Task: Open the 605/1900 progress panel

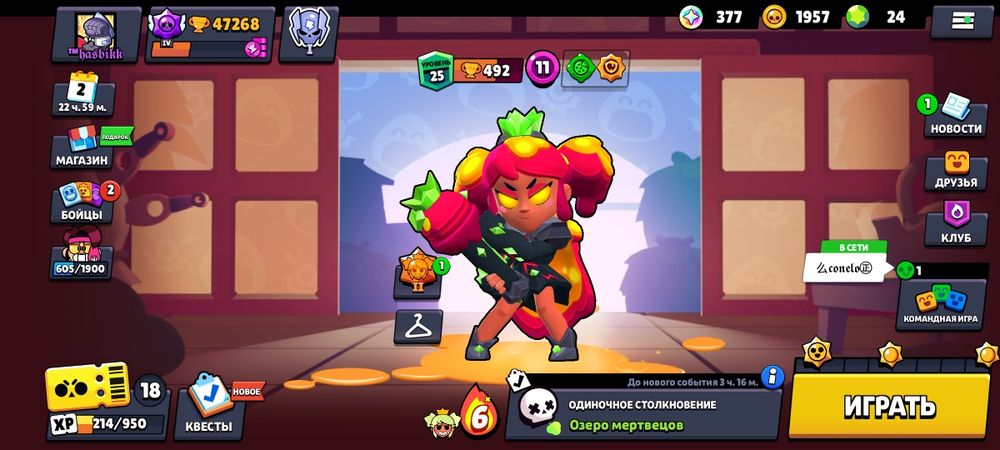Action: 80,256
